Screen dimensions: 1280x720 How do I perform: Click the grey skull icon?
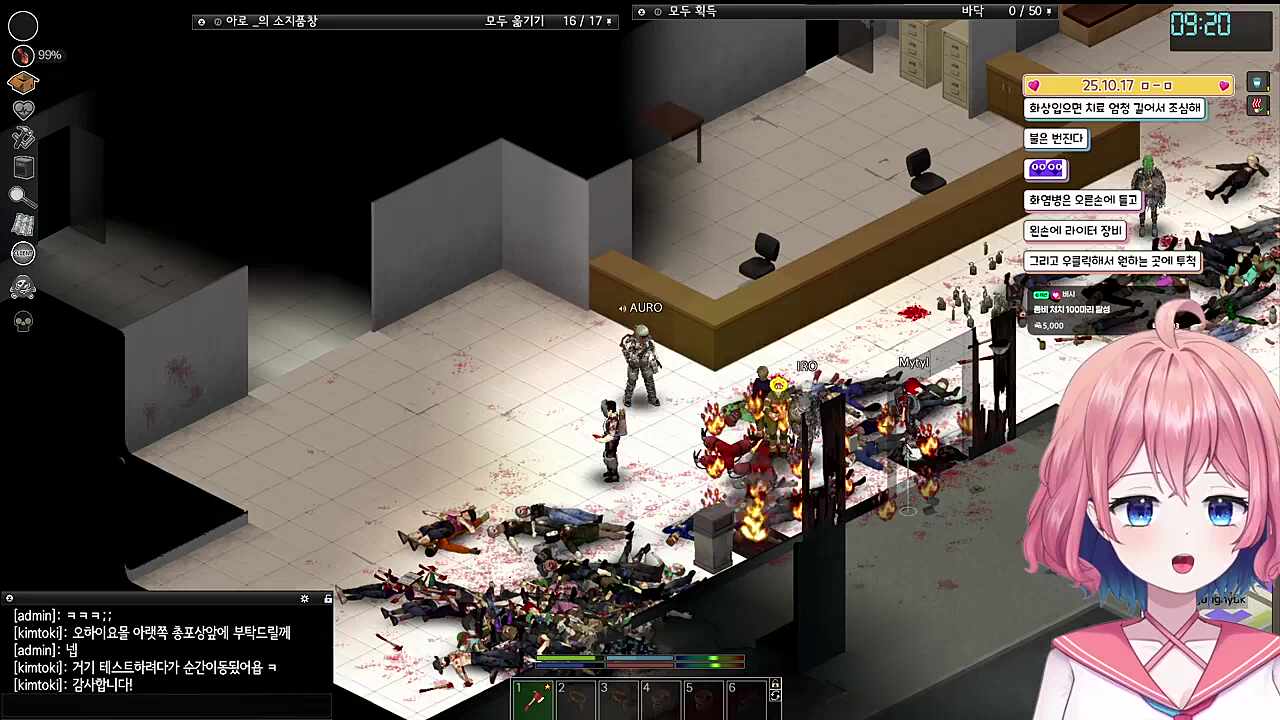click(x=23, y=321)
